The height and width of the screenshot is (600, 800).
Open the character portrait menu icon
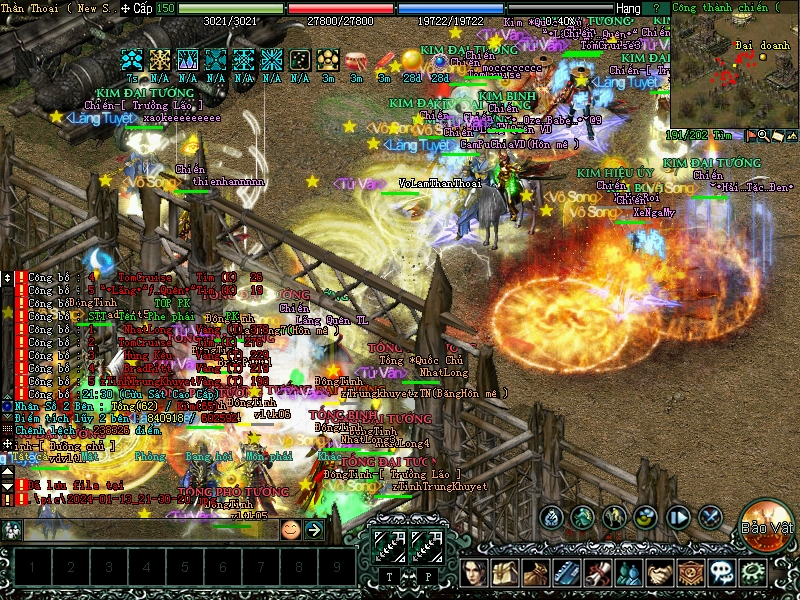[x=476, y=573]
